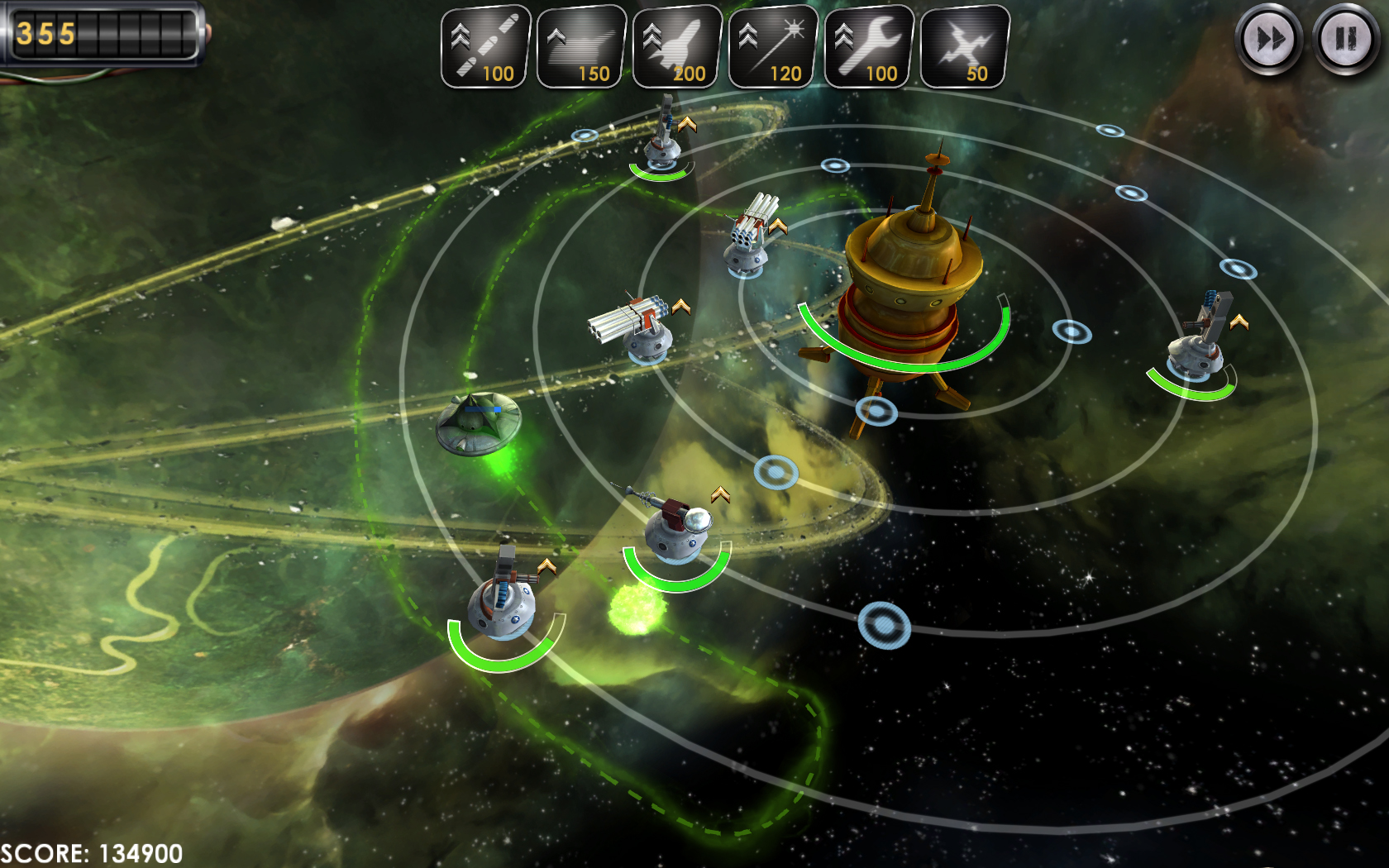Upgrade the bottom-left gatling turret via its arrow
The height and width of the screenshot is (868, 1389).
[x=547, y=566]
